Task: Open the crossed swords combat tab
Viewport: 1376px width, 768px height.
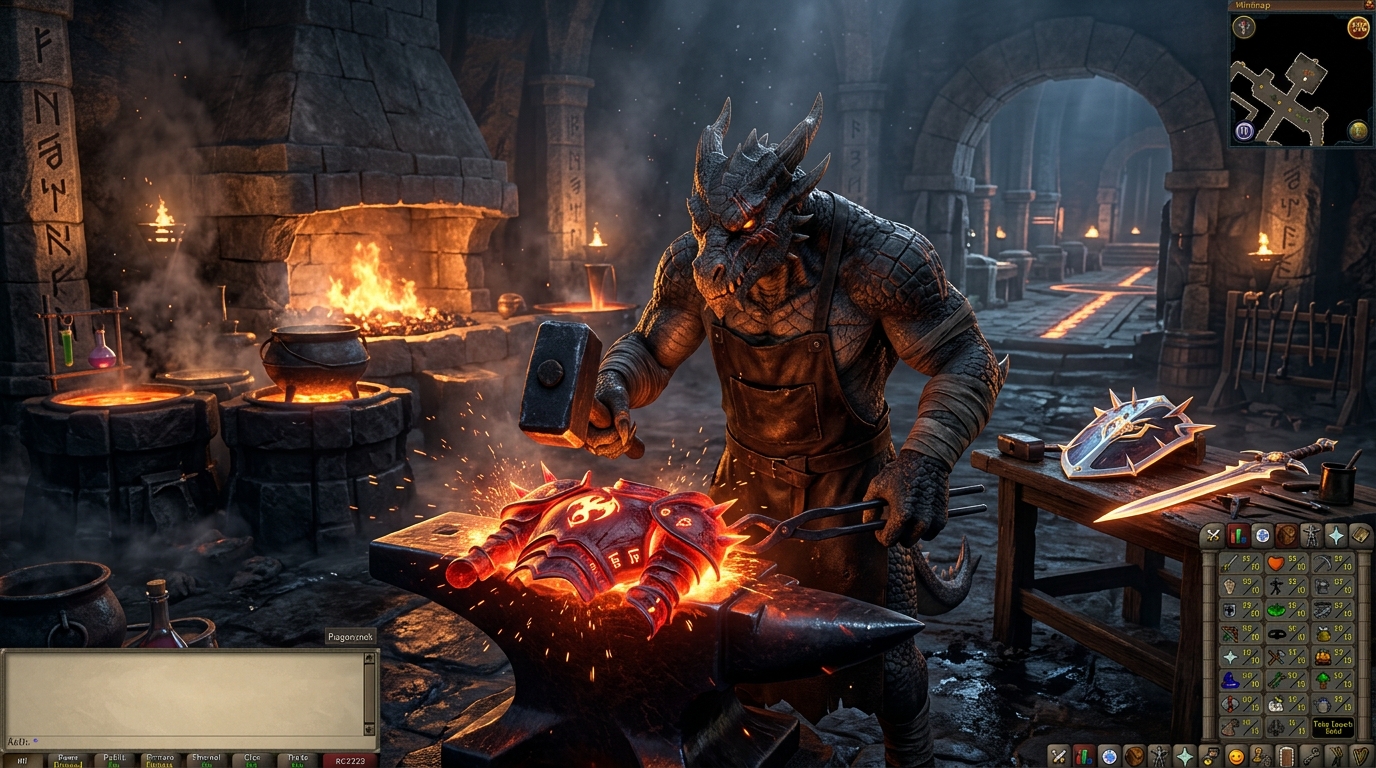Action: coord(1213,535)
